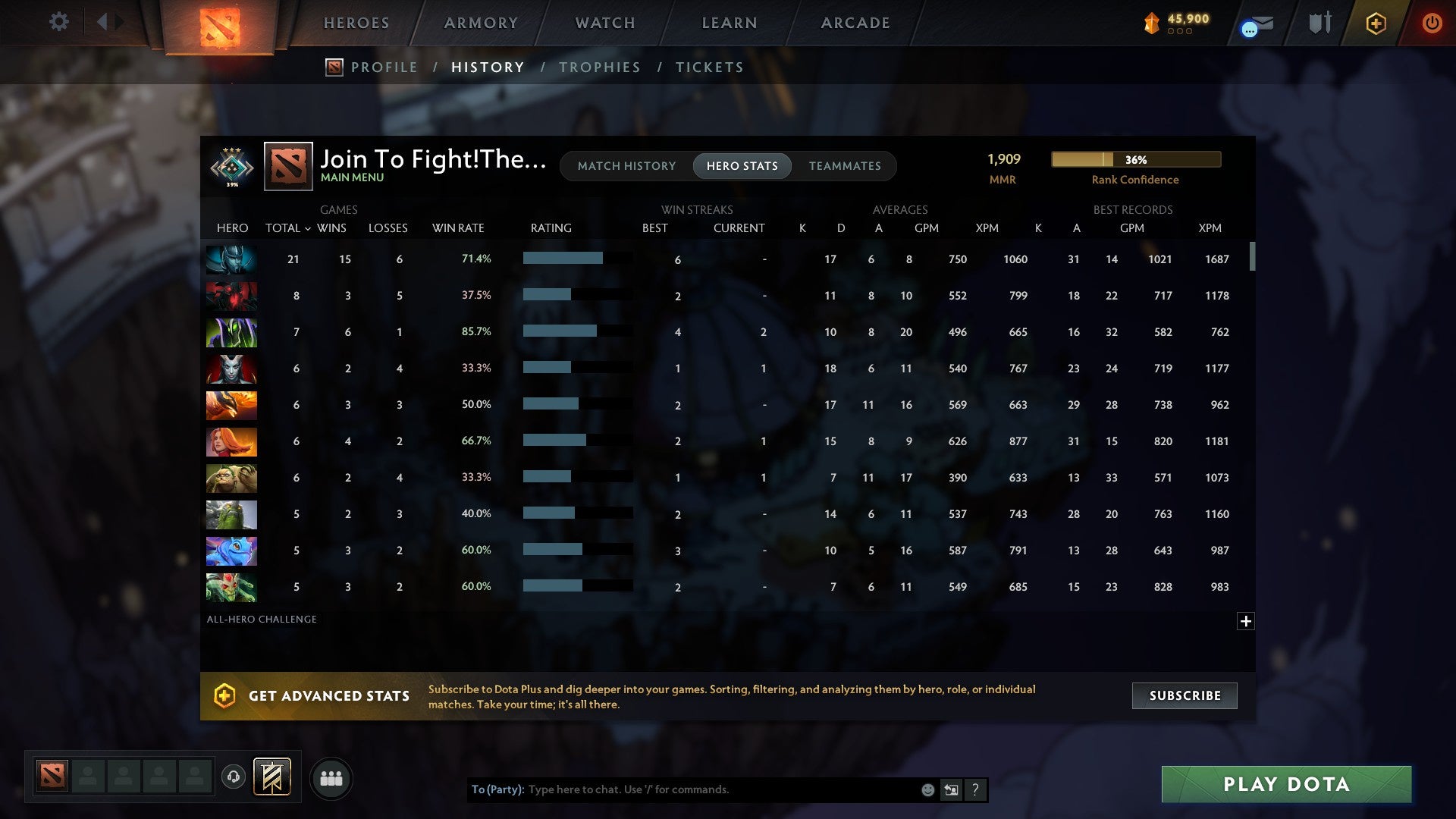Screen dimensions: 1456x819
Task: Switch to the TEAMMATES tab
Action: (845, 166)
